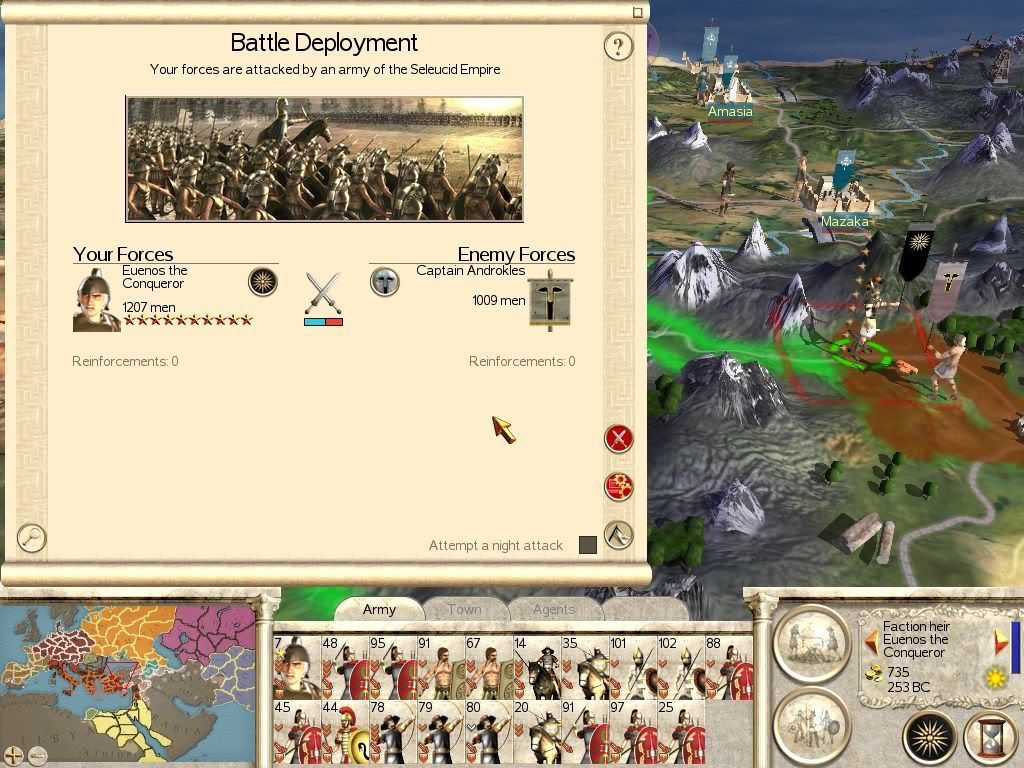Pick the unit card showing 102 men
The height and width of the screenshot is (768, 1024).
(681, 666)
